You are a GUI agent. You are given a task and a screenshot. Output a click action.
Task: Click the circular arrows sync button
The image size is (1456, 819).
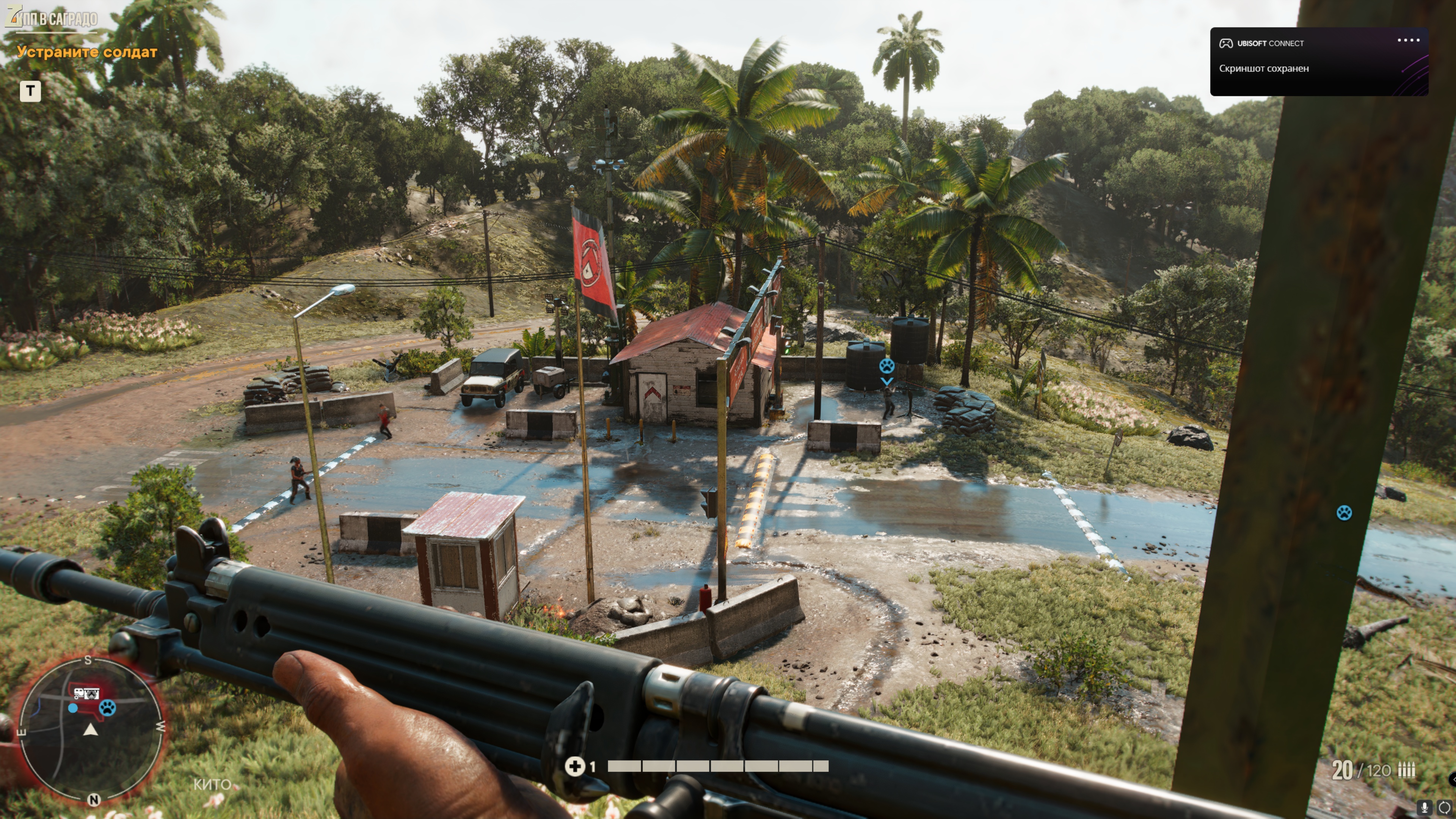point(1444,807)
